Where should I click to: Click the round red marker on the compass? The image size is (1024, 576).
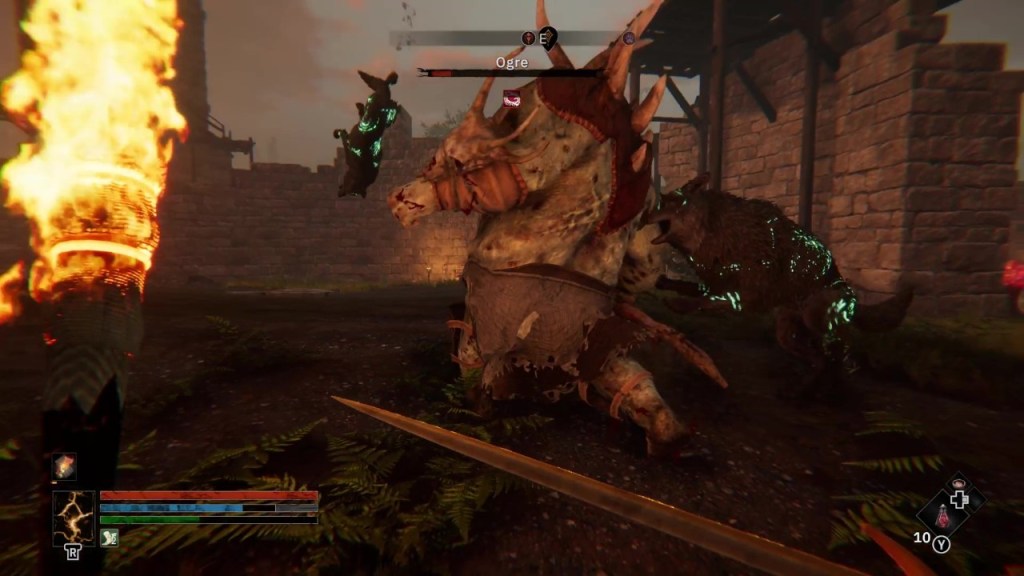(x=528, y=38)
